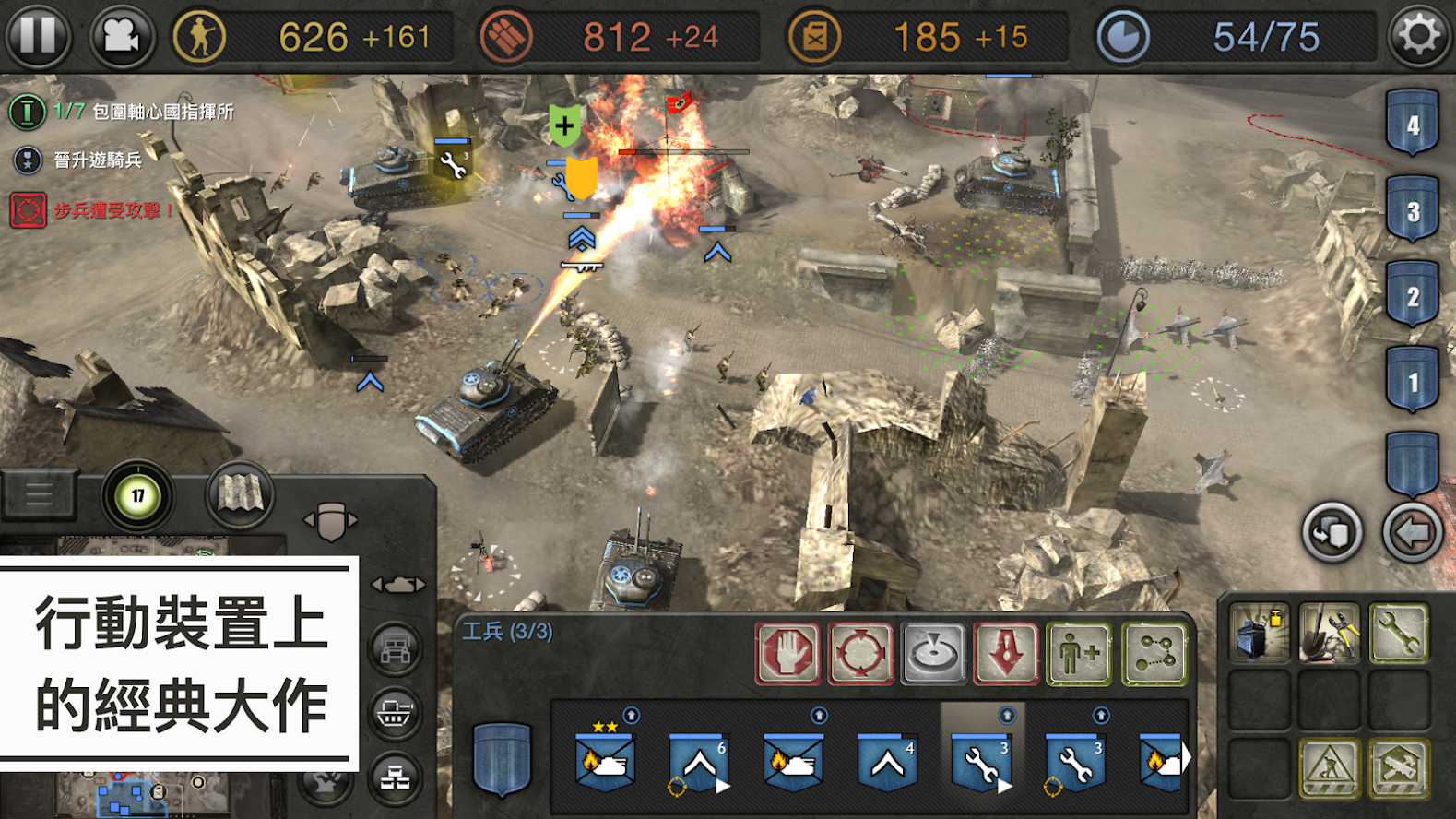Click the green number 17 dial
Image resolution: width=1456 pixels, height=819 pixels.
pyautogui.click(x=137, y=495)
